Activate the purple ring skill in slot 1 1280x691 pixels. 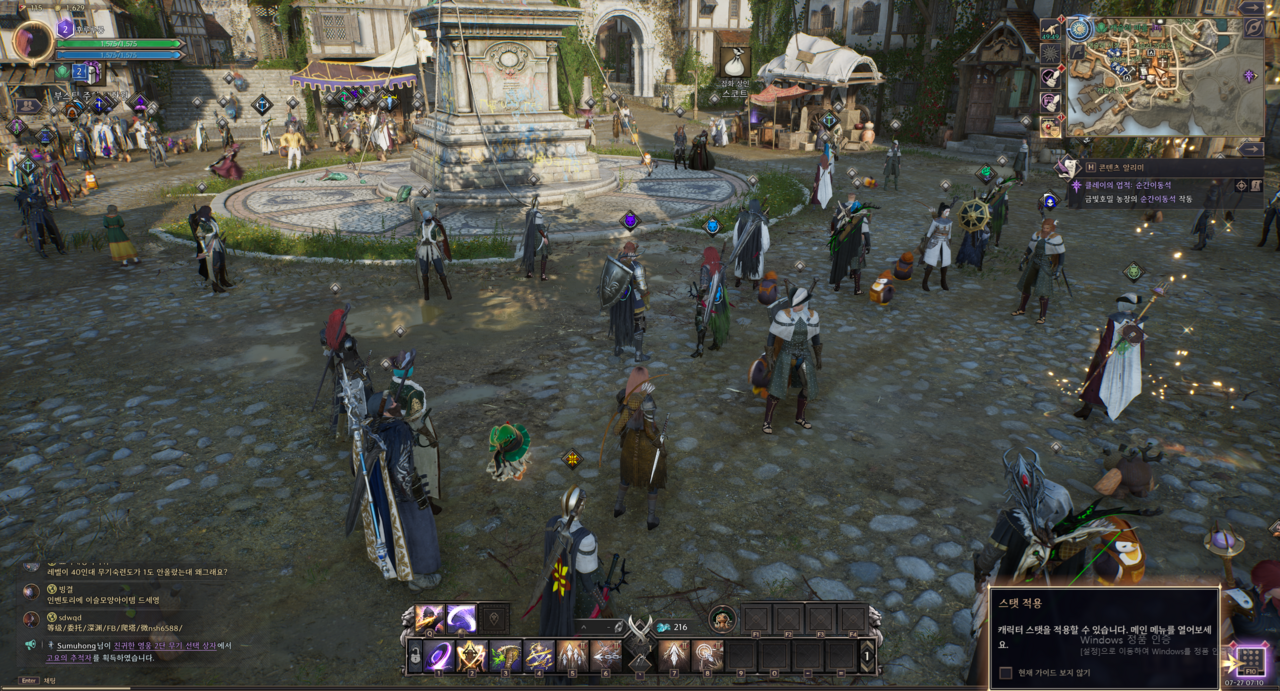pyautogui.click(x=439, y=656)
